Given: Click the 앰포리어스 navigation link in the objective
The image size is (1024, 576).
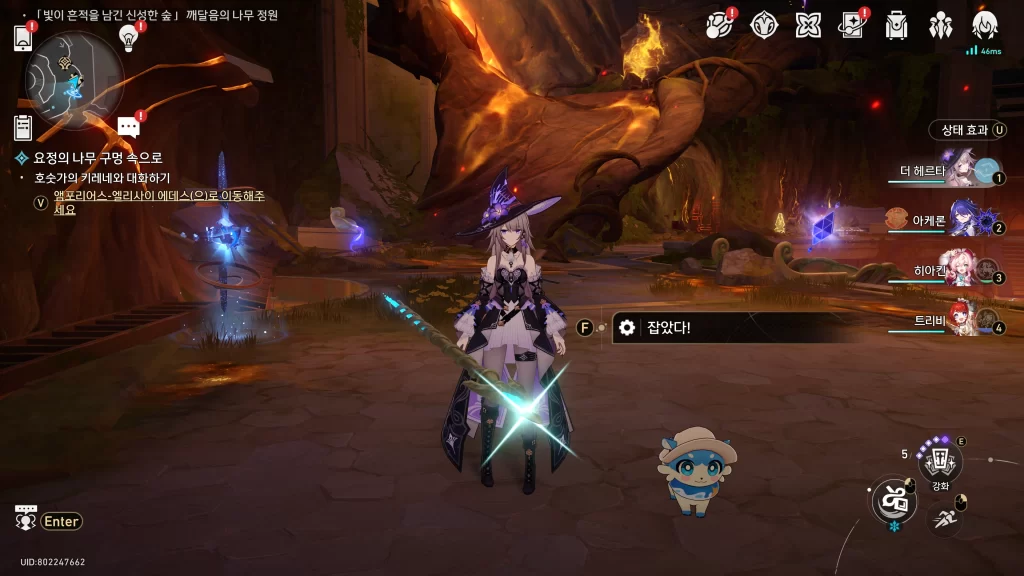Looking at the screenshot, I should pos(158,203).
